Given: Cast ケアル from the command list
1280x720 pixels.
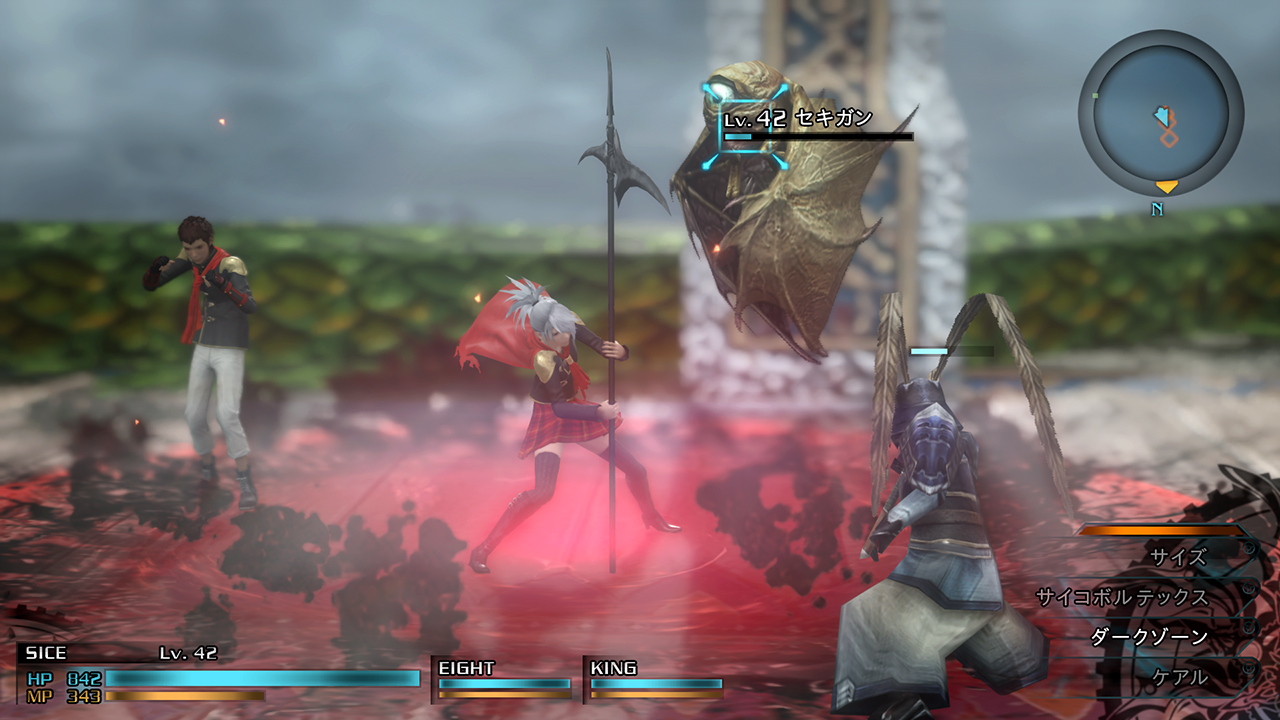Looking at the screenshot, I should 1178,677.
